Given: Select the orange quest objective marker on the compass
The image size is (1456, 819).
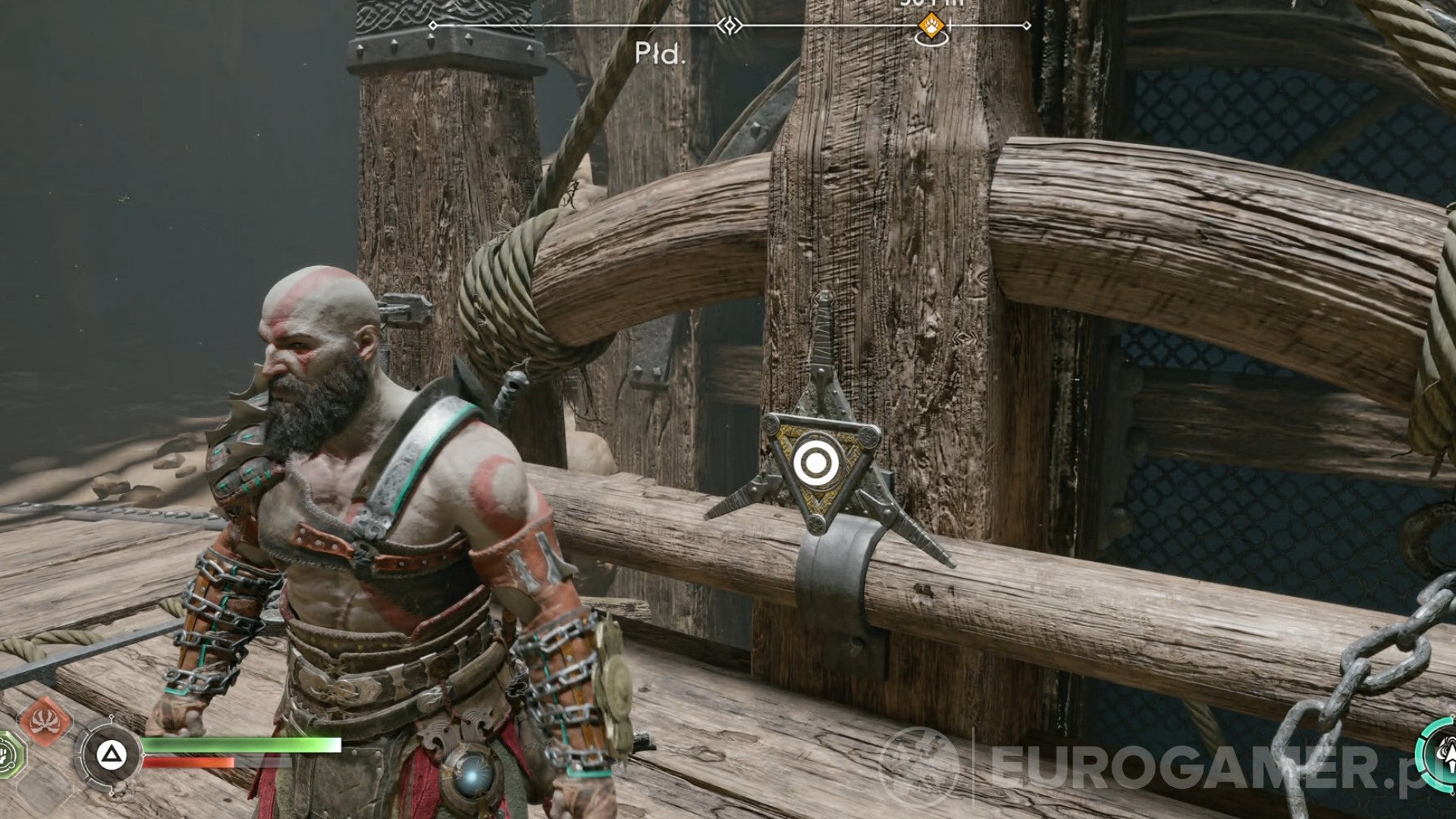Looking at the screenshot, I should 930,25.
